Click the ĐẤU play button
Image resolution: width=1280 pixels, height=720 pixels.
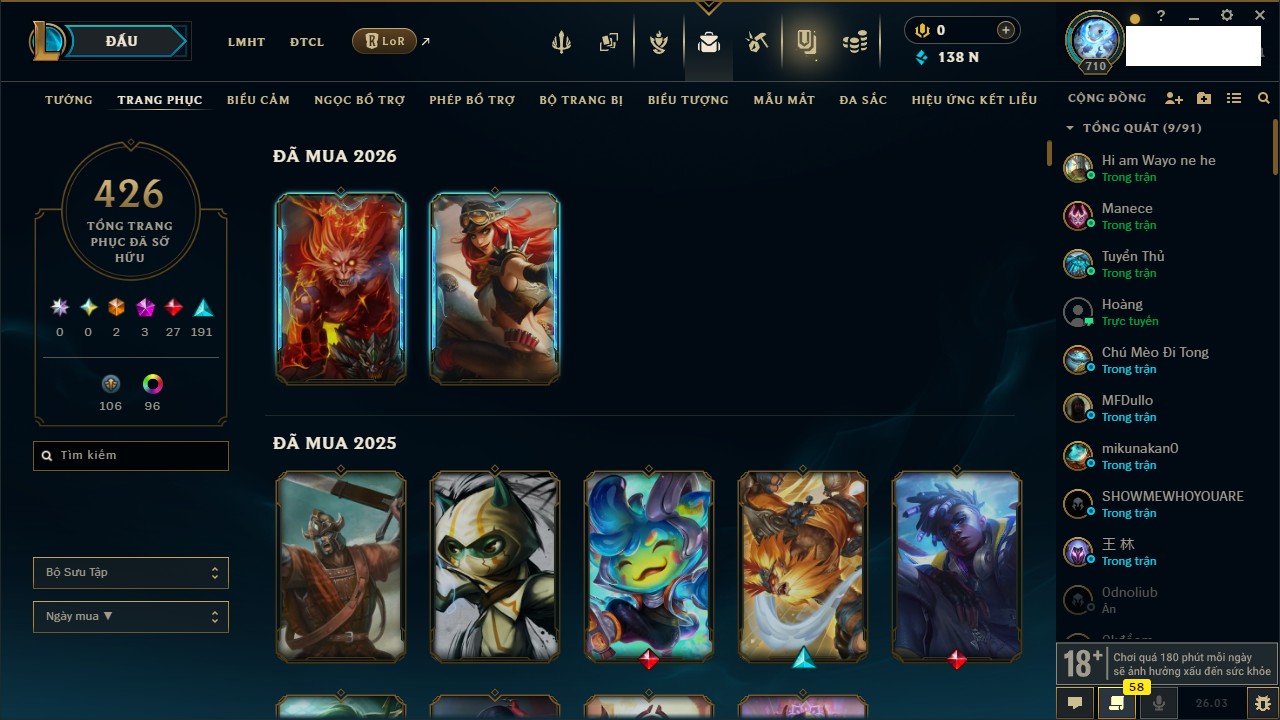click(121, 41)
